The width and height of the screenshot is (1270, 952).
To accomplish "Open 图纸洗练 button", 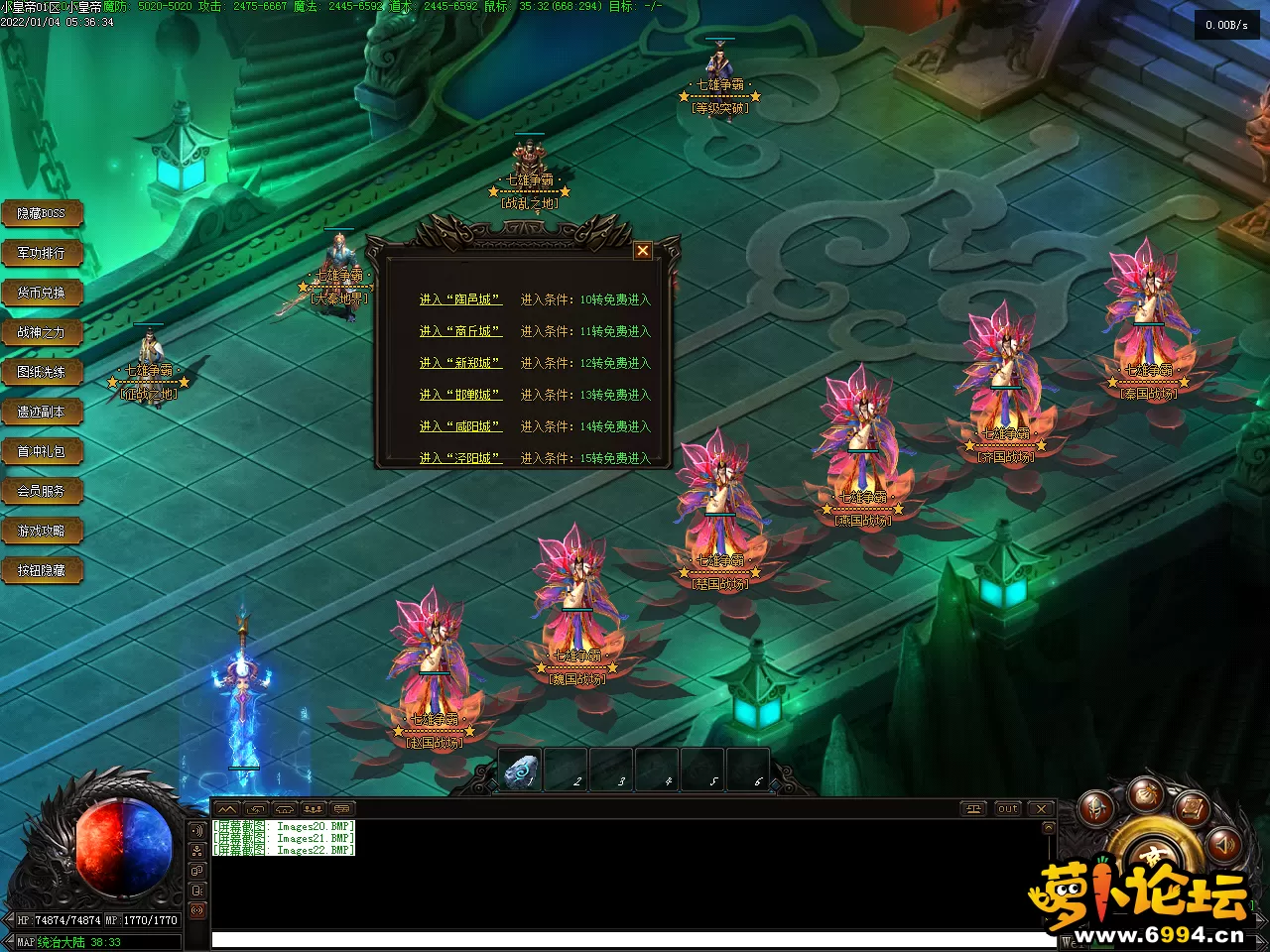I will point(42,372).
